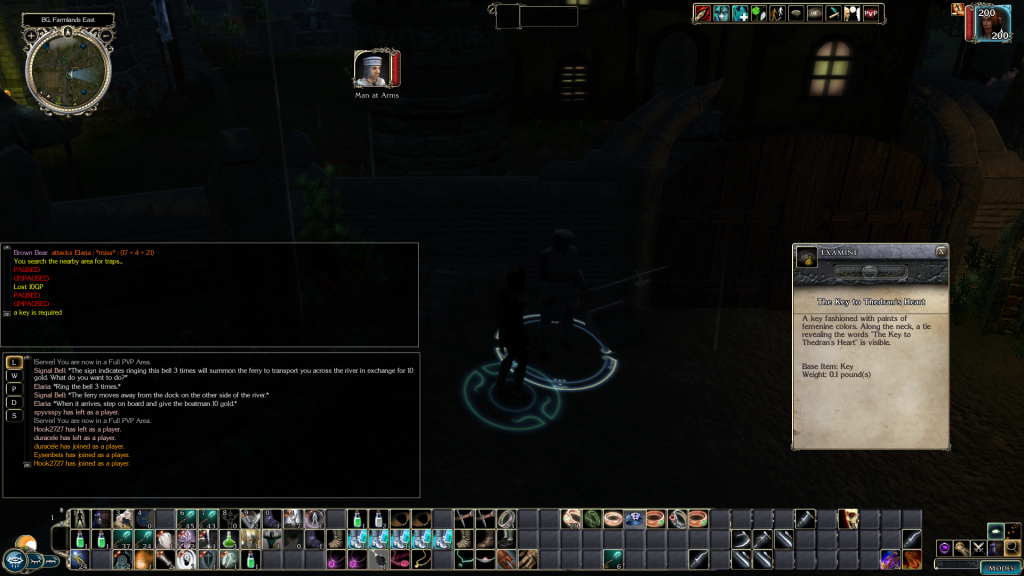Open the Modes menu button
The height and width of the screenshot is (576, 1024).
1000,567
